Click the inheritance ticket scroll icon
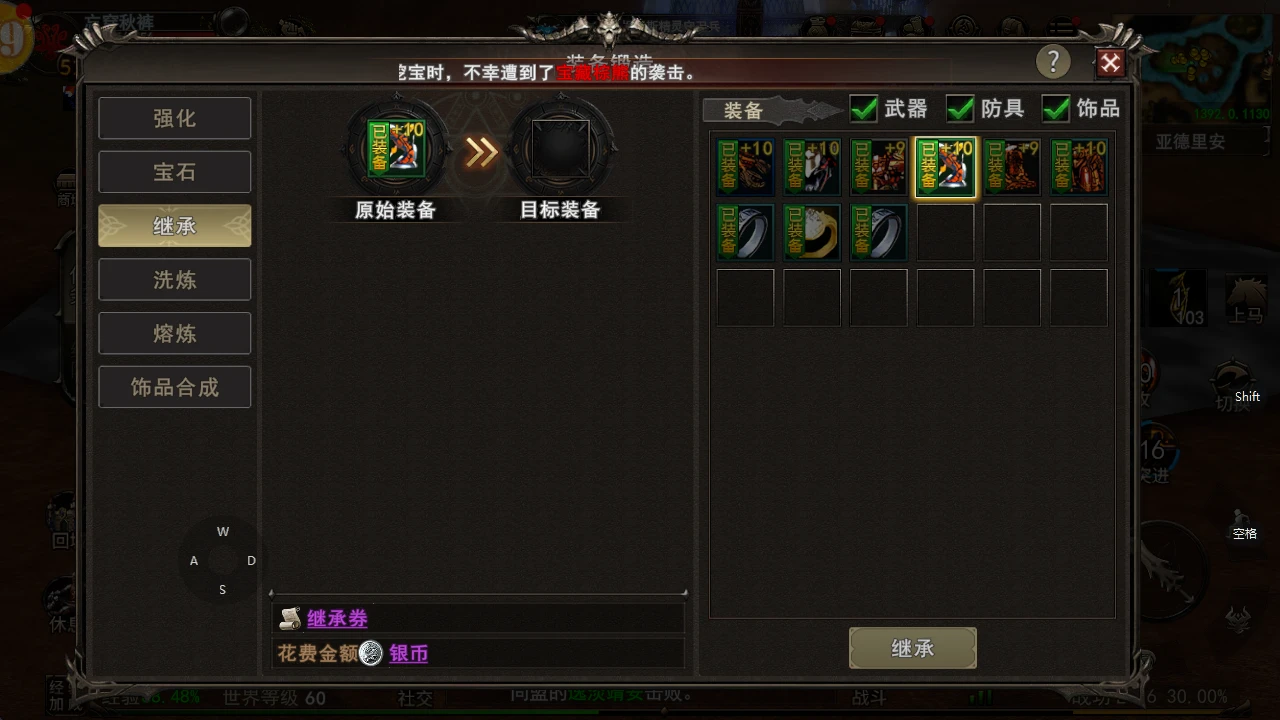The image size is (1280, 720). pyautogui.click(x=290, y=618)
